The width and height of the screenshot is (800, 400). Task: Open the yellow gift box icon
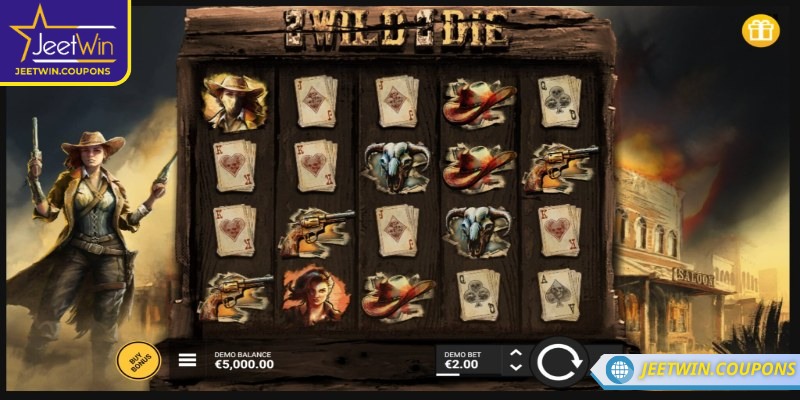(x=760, y=31)
